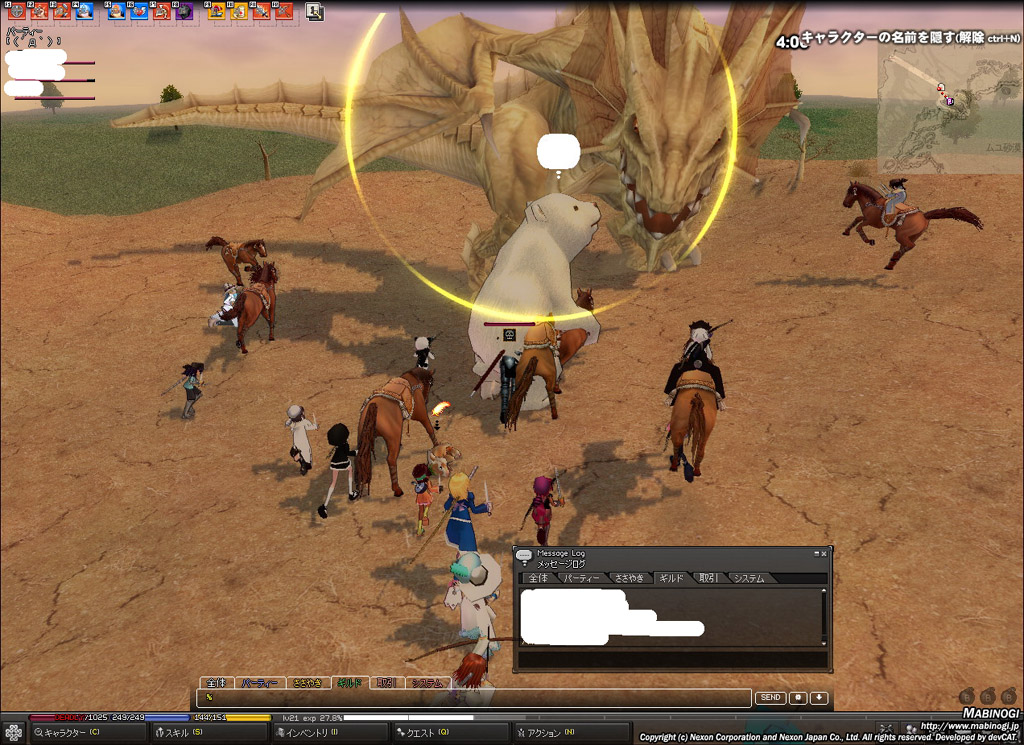Click the SEND chat button
This screenshot has height=745, width=1024.
click(769, 698)
